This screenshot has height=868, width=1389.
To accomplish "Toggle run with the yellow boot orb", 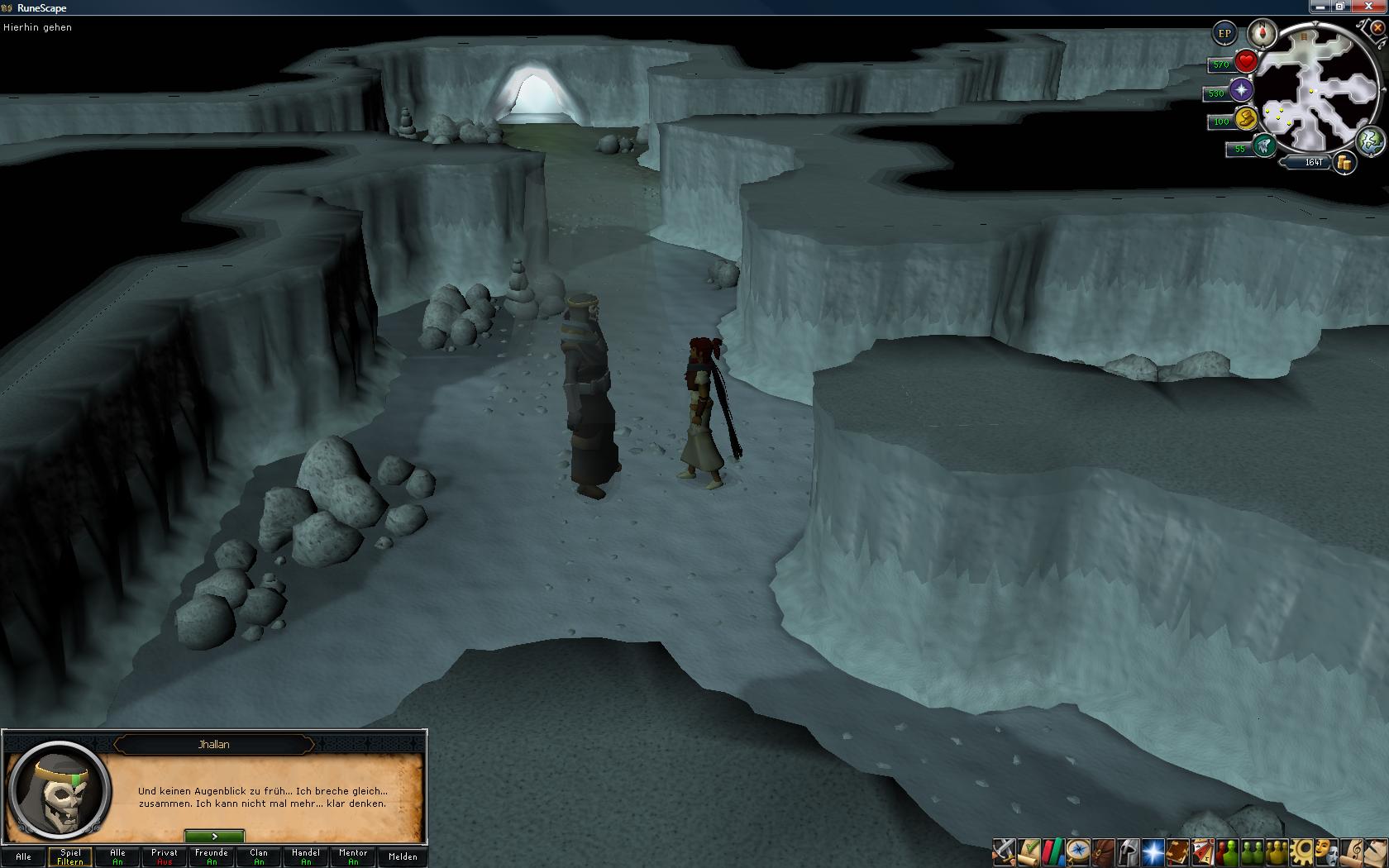I will (1246, 119).
